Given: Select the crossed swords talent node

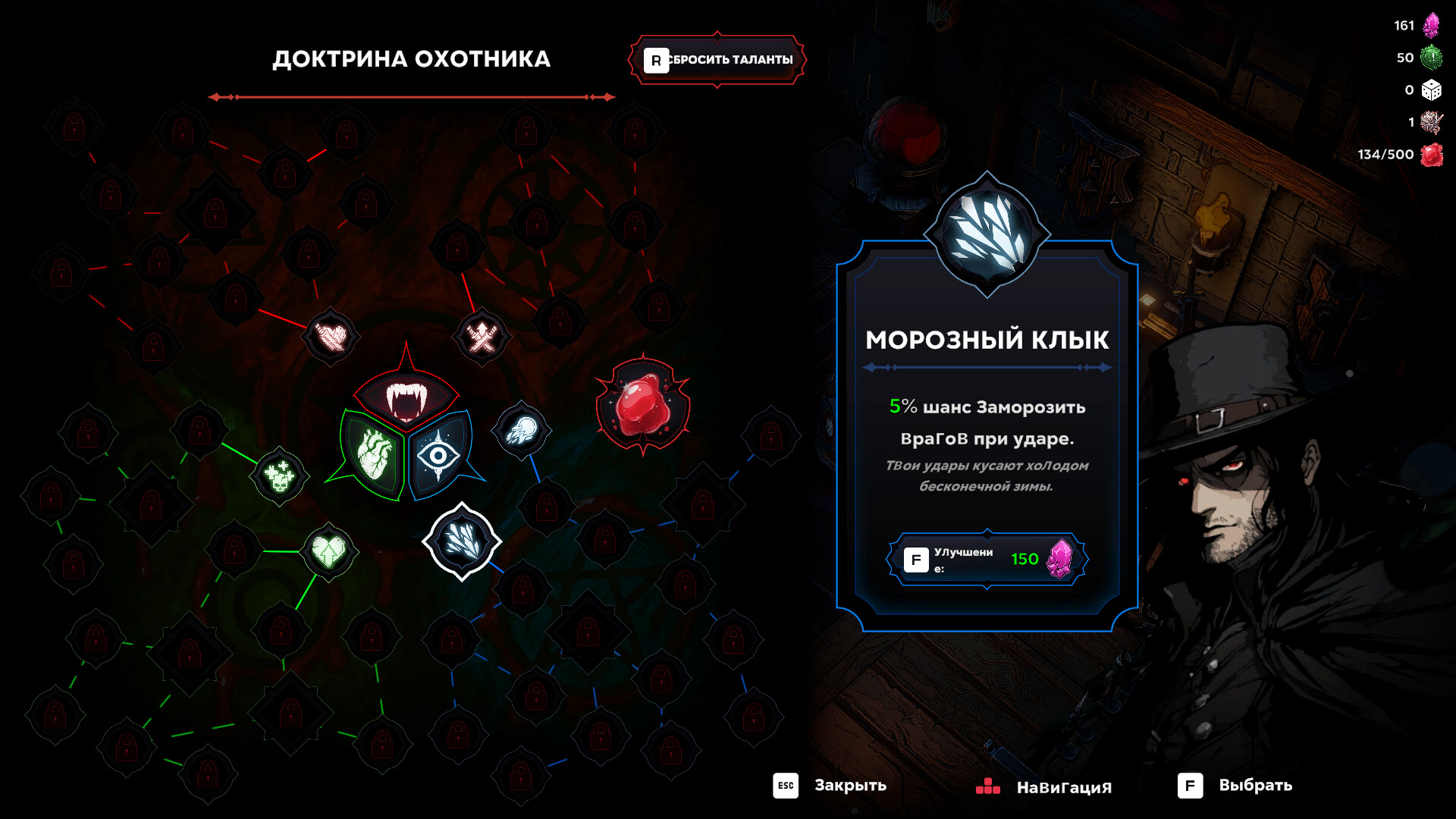Looking at the screenshot, I should (x=482, y=336).
